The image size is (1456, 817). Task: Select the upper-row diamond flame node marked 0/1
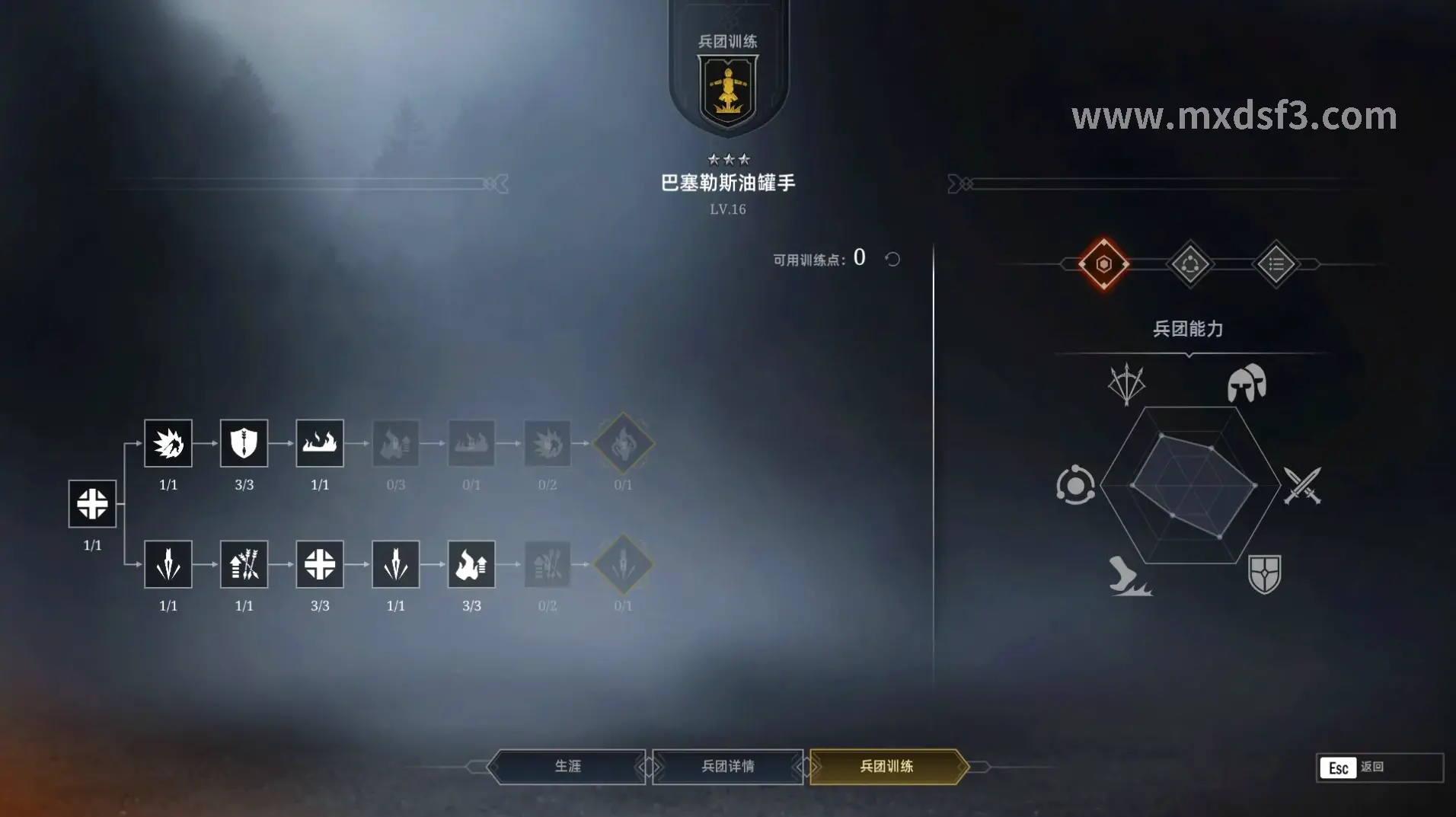coord(623,443)
